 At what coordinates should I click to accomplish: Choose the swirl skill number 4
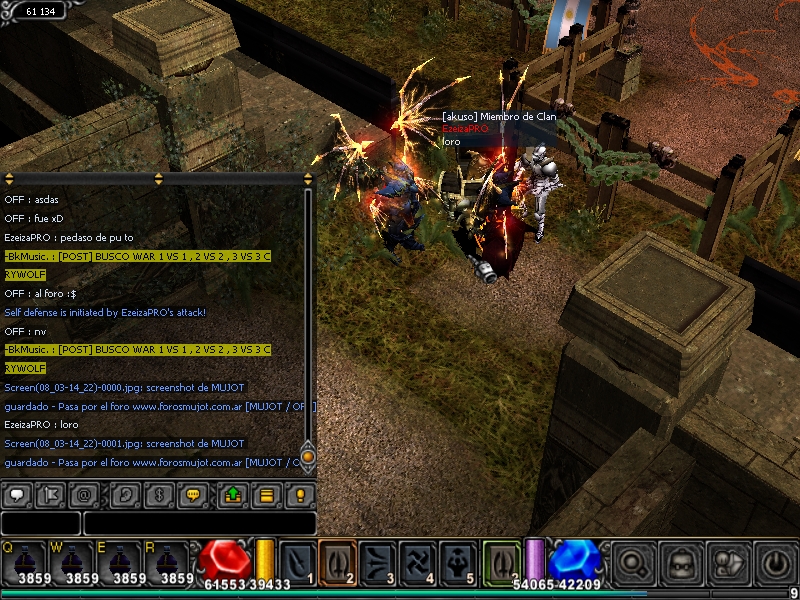coord(417,562)
